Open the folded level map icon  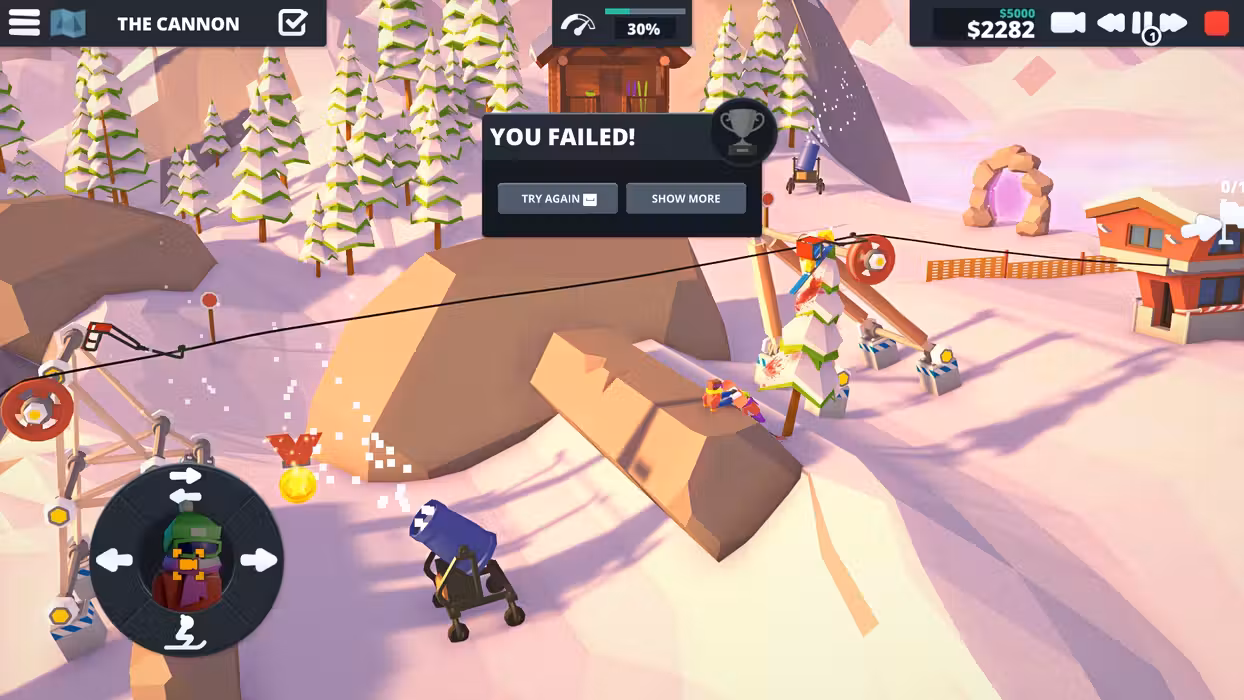68,23
